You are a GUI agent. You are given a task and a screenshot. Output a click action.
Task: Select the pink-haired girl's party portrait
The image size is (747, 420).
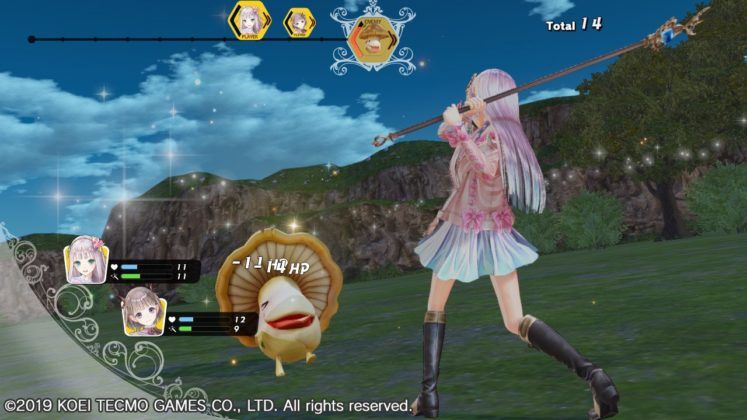click(x=86, y=260)
